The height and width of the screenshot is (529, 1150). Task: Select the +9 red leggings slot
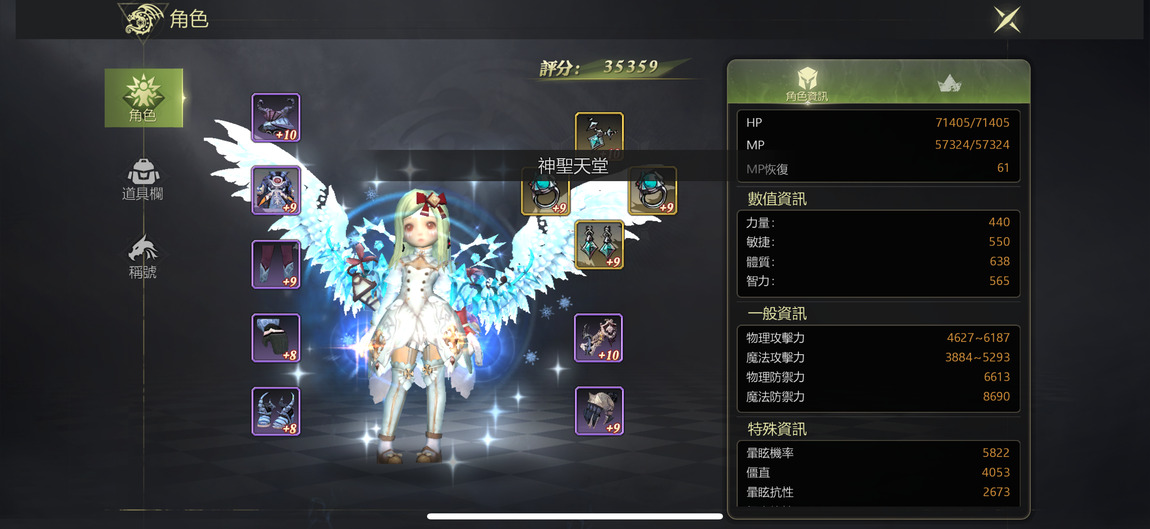click(276, 265)
